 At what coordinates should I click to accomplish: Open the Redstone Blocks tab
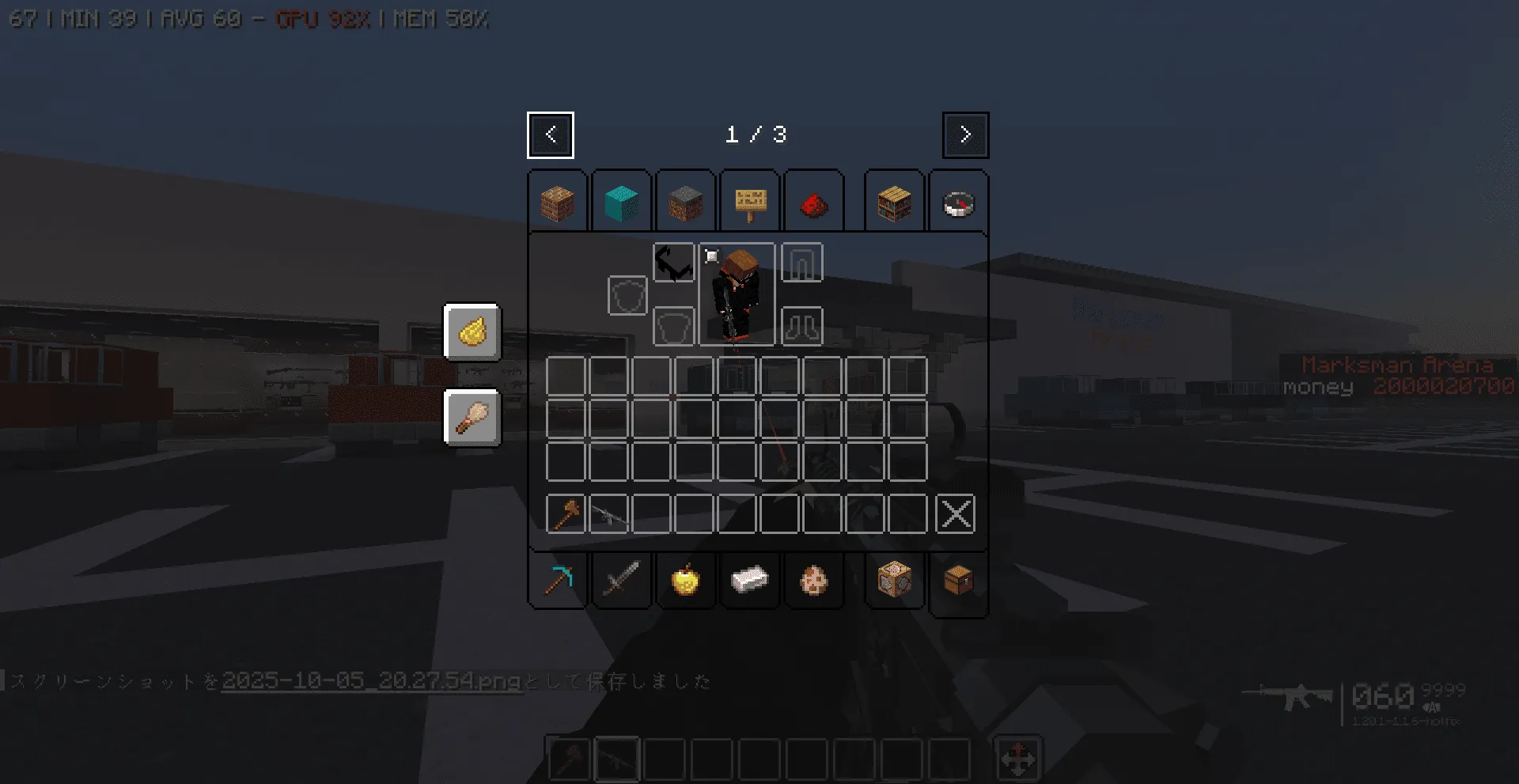(x=814, y=203)
